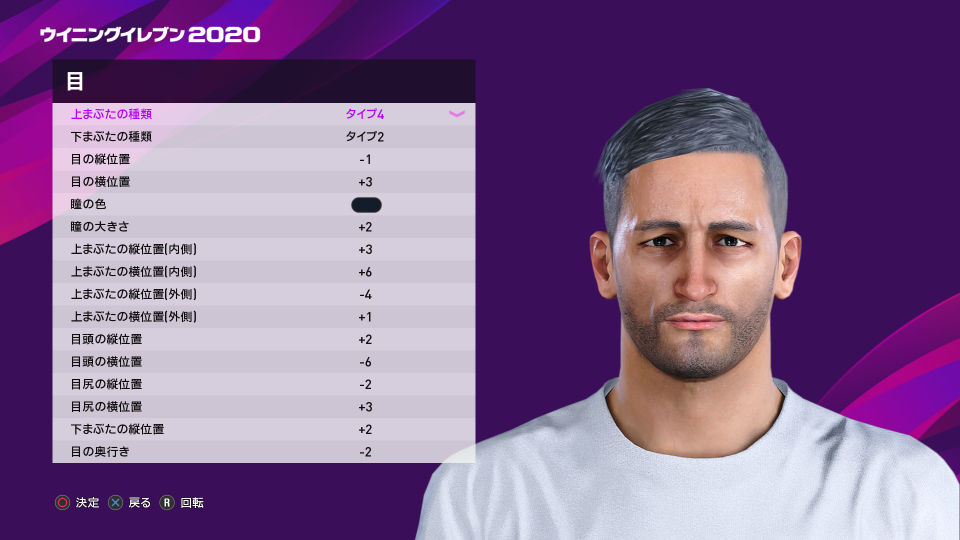Select the 上まぶたの種類 row
Viewport: 960px width, 540px height.
(263, 114)
